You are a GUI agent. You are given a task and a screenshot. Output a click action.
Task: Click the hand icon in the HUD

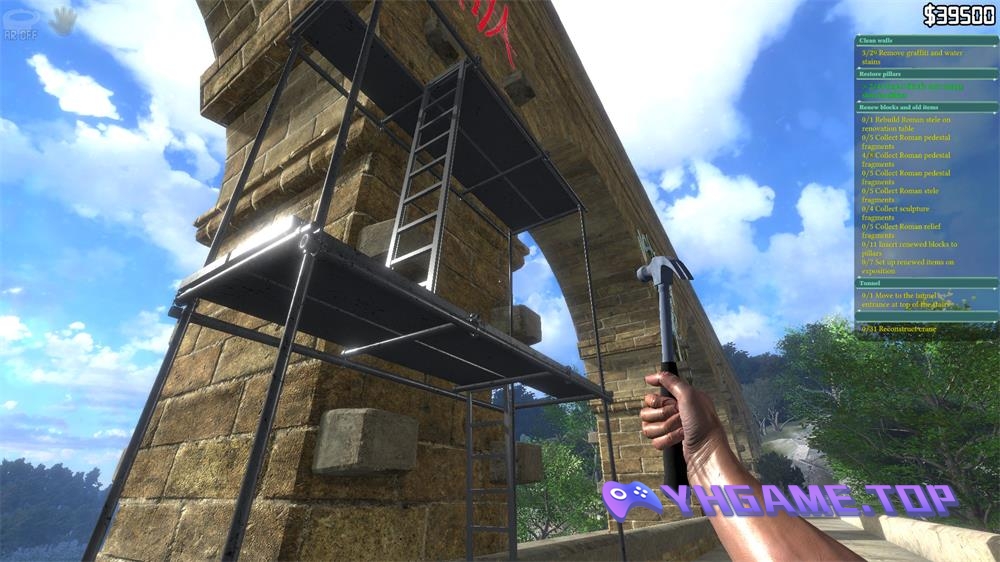point(63,19)
